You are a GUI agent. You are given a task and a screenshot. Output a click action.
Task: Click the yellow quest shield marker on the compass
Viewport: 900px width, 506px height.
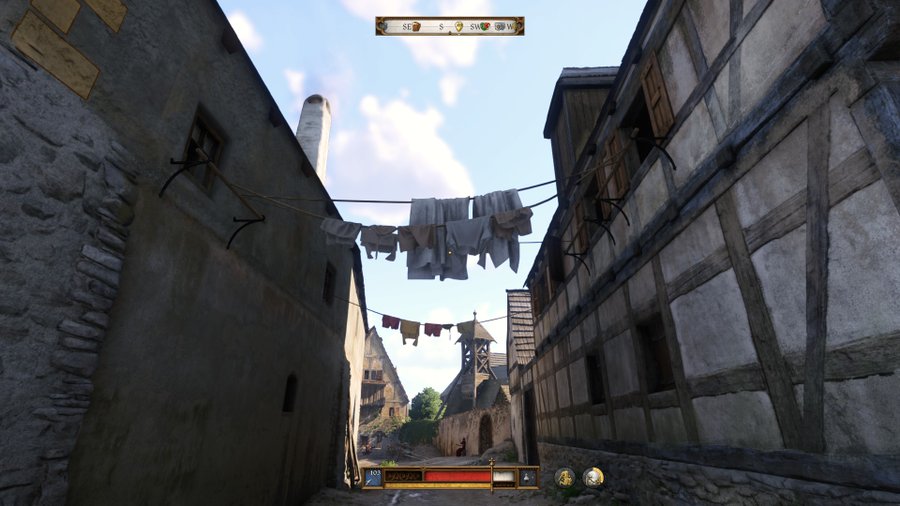tap(459, 26)
